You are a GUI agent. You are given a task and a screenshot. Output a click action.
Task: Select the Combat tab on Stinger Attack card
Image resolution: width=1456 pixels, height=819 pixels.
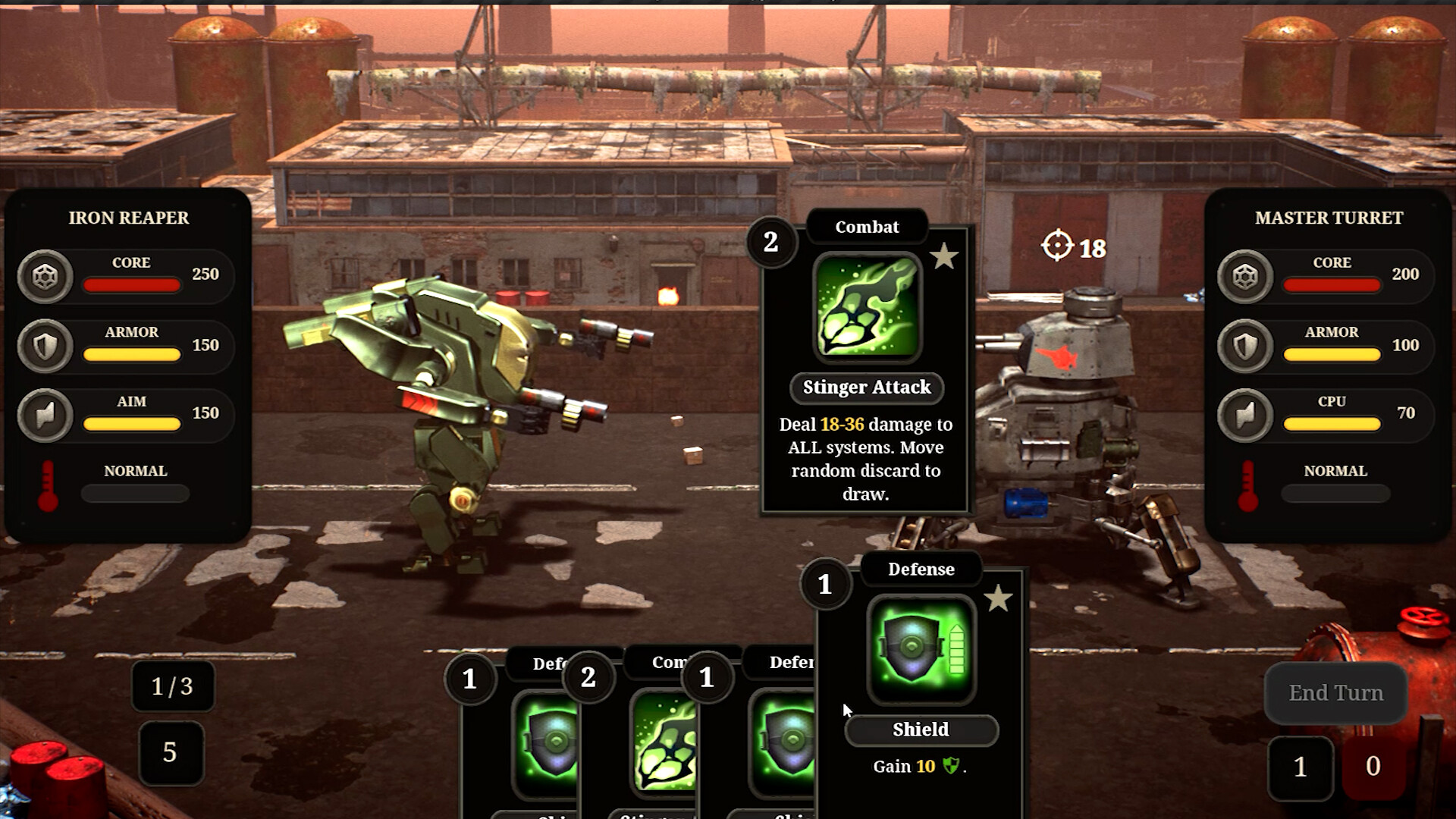tap(866, 227)
